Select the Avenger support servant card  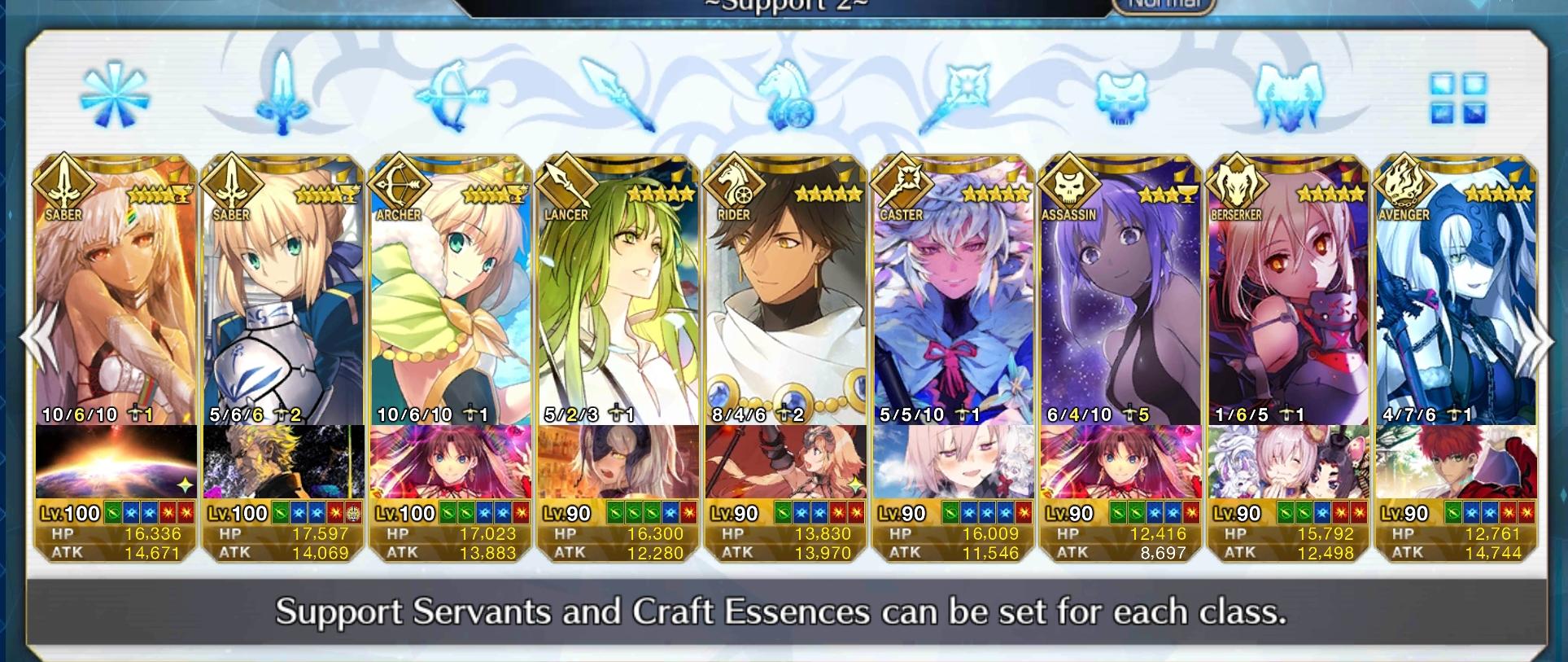(1457, 326)
